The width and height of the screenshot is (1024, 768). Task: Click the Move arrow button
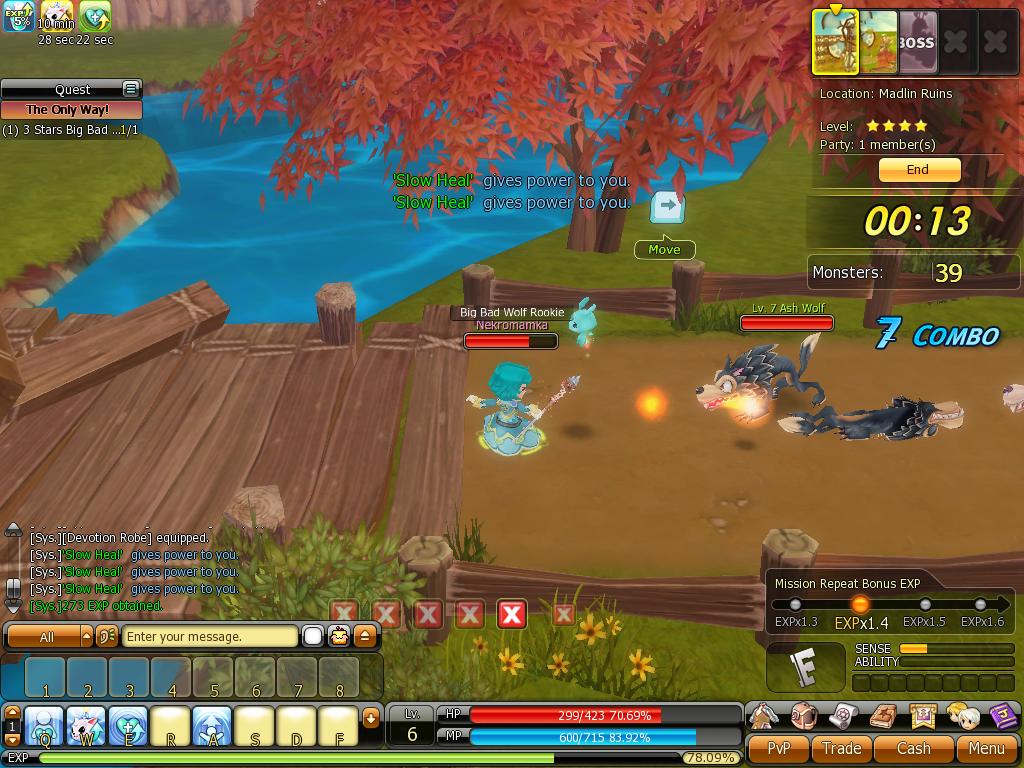[667, 207]
